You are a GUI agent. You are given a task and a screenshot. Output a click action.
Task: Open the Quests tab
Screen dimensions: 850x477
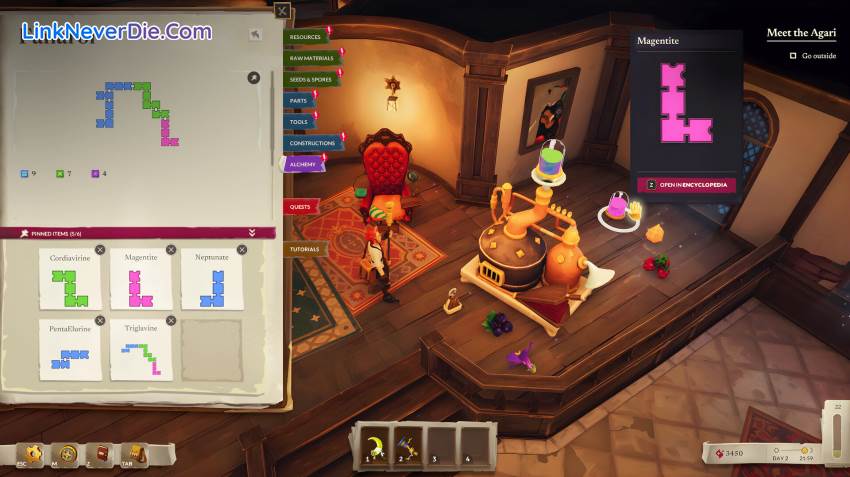[x=300, y=206]
